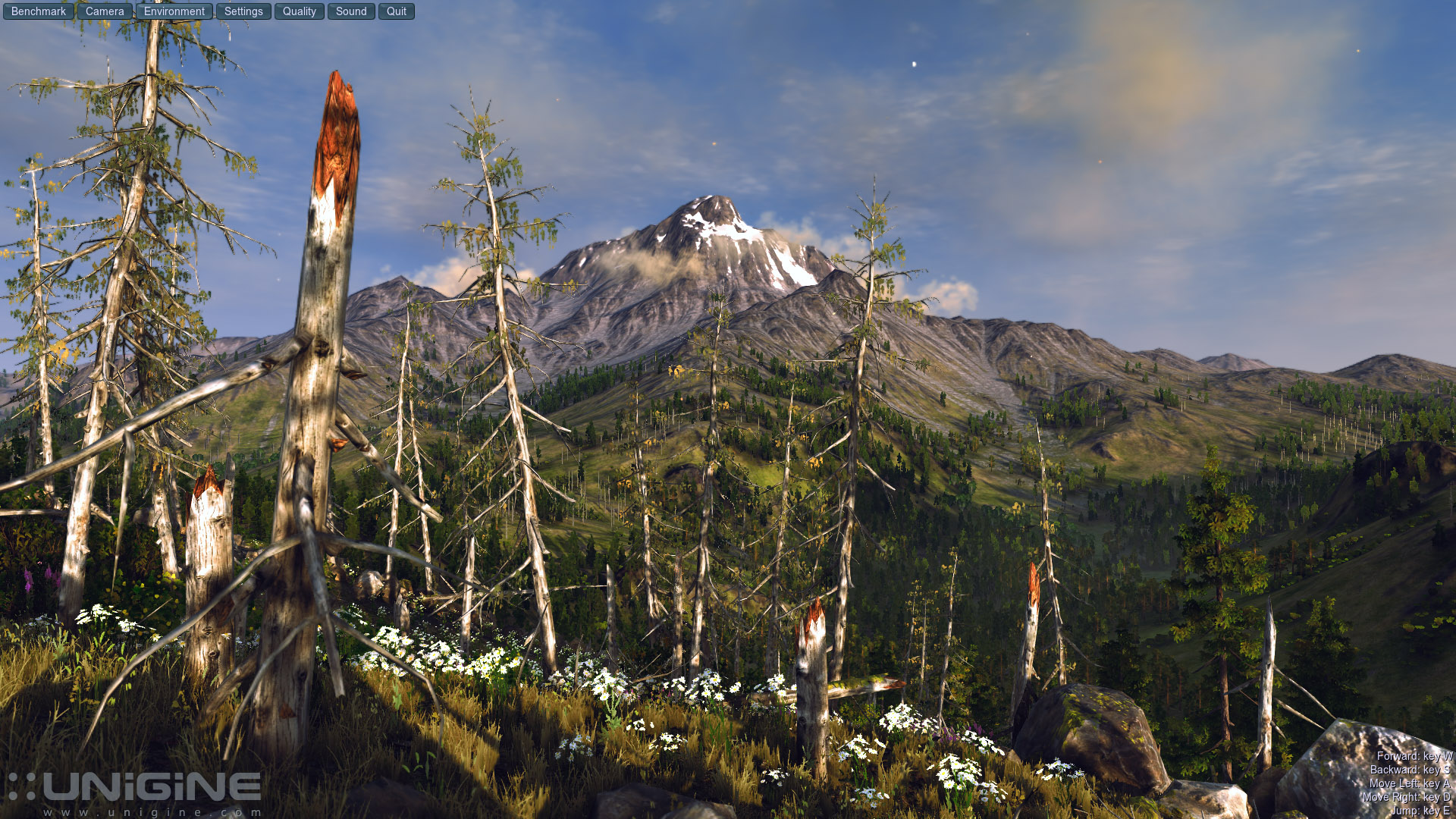Toggle the Sound button
Image resolution: width=1456 pixels, height=819 pixels.
(351, 11)
